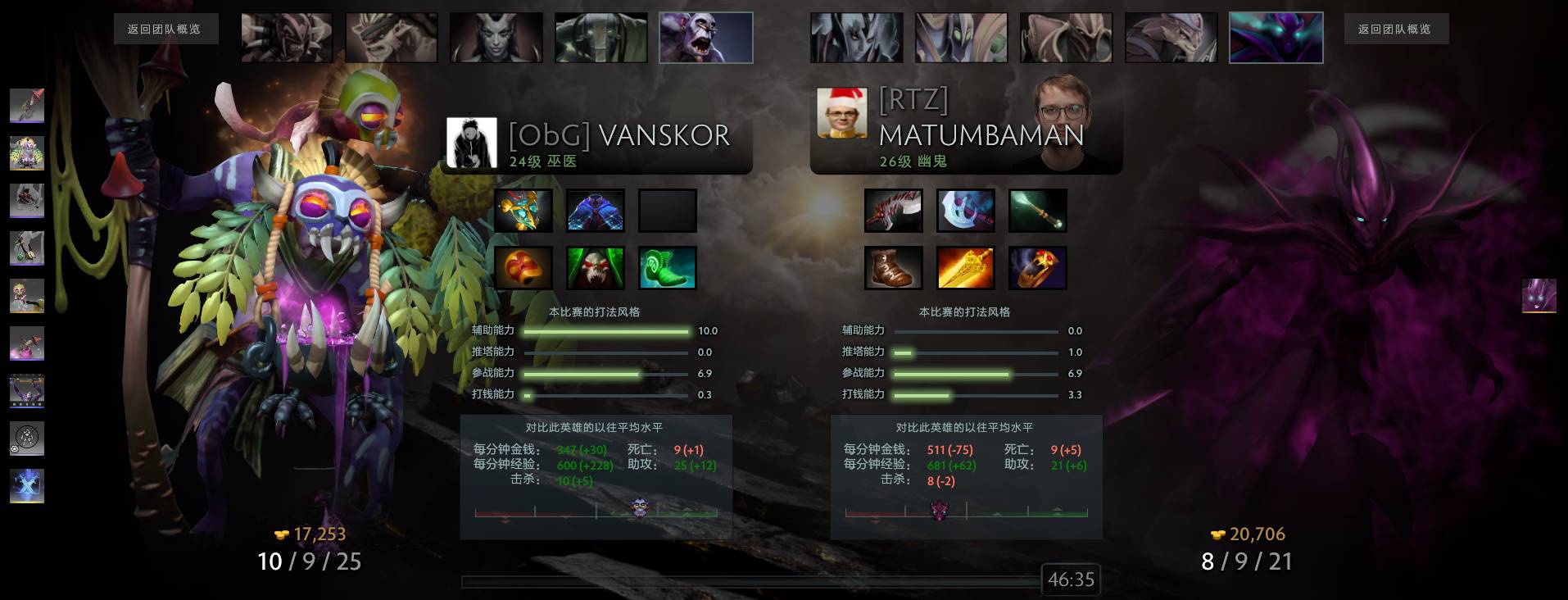This screenshot has height=600, width=1568.
Task: Click the Glimmer Cape item icon
Action: tap(595, 211)
